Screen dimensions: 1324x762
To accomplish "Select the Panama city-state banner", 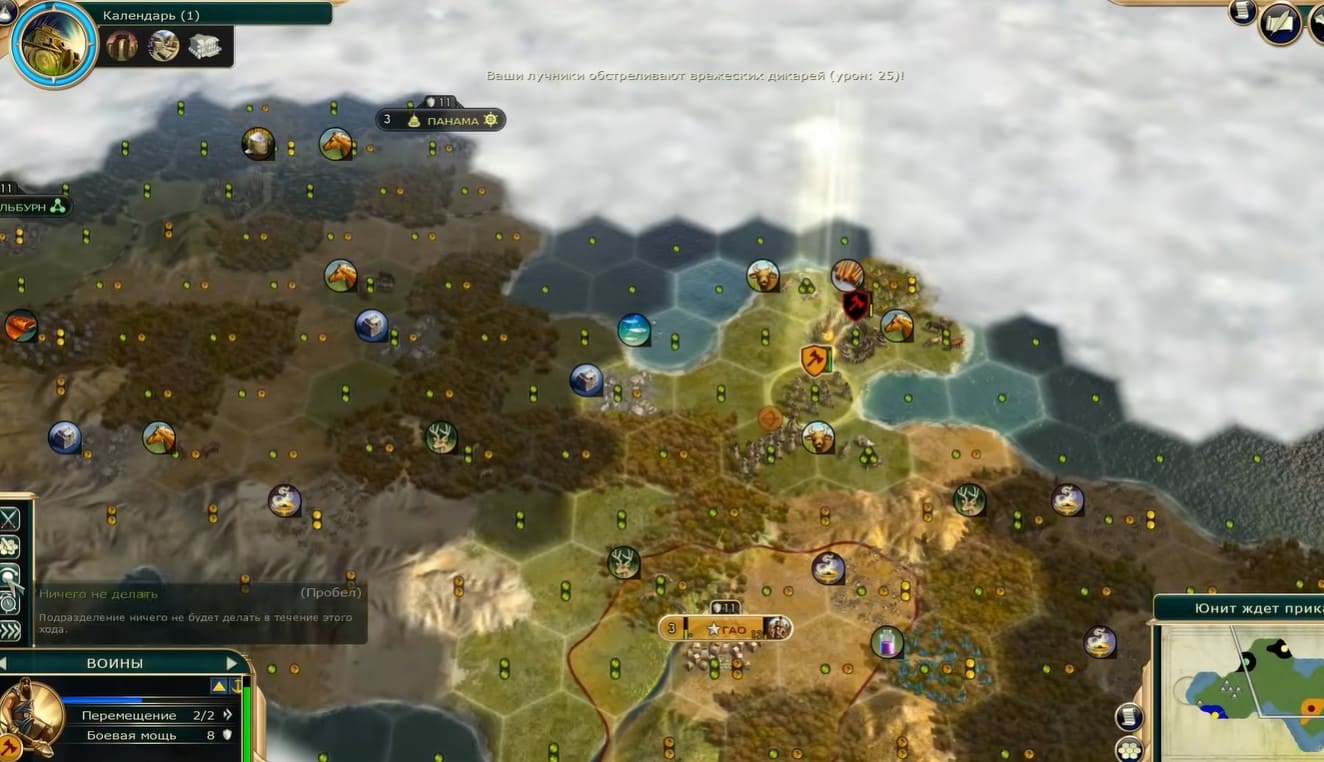I will 440,120.
